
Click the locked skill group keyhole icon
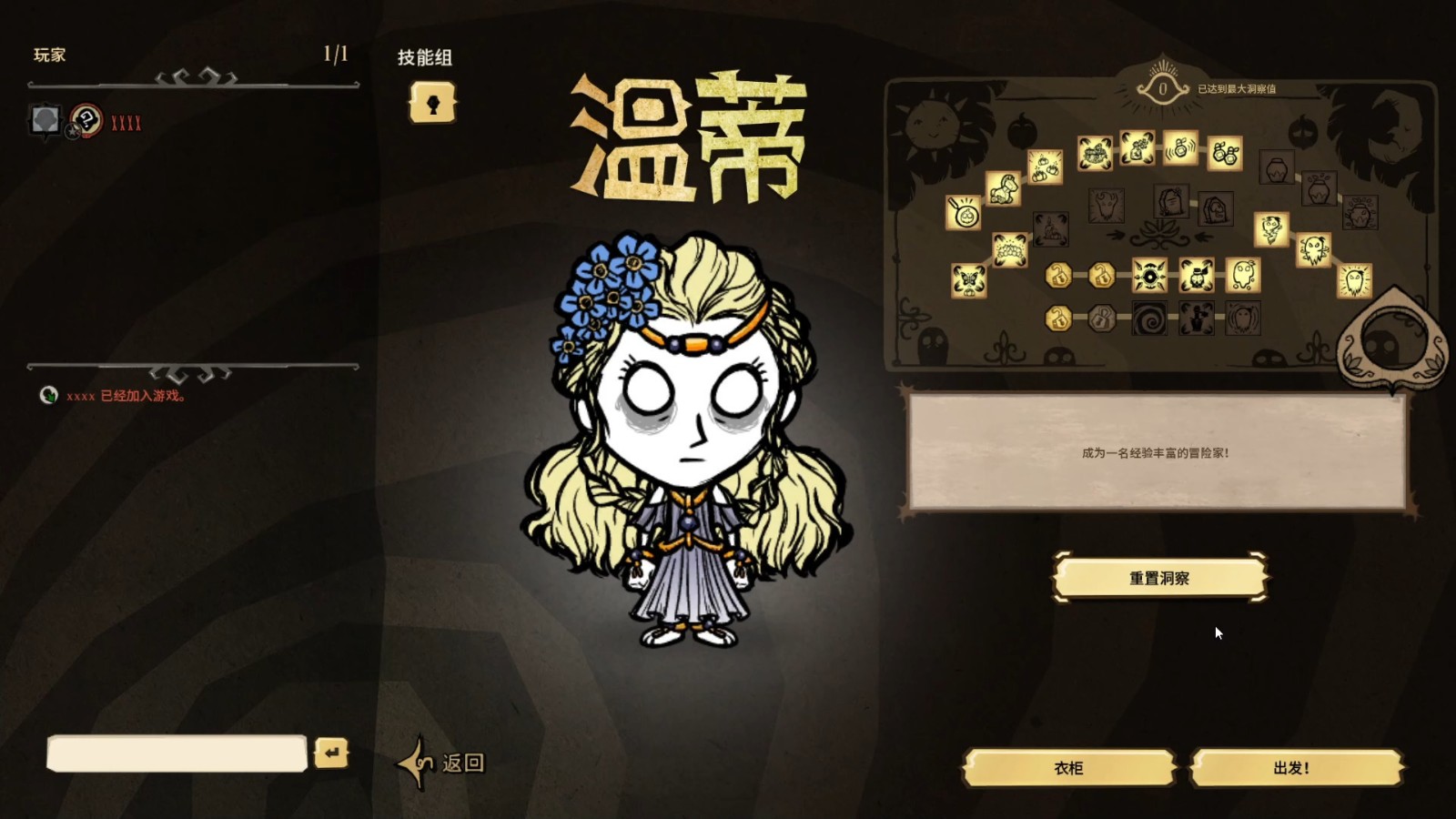tap(434, 102)
